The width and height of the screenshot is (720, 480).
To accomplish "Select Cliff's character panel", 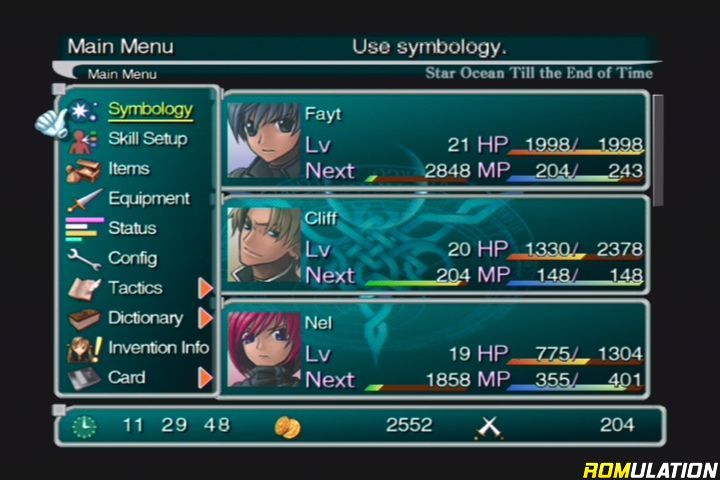I will coord(436,246).
